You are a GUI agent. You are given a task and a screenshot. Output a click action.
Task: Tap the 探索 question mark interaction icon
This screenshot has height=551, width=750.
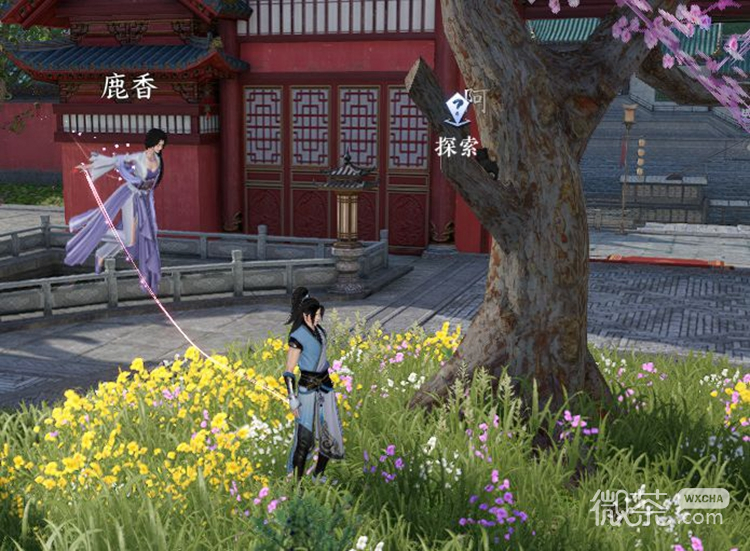458,108
